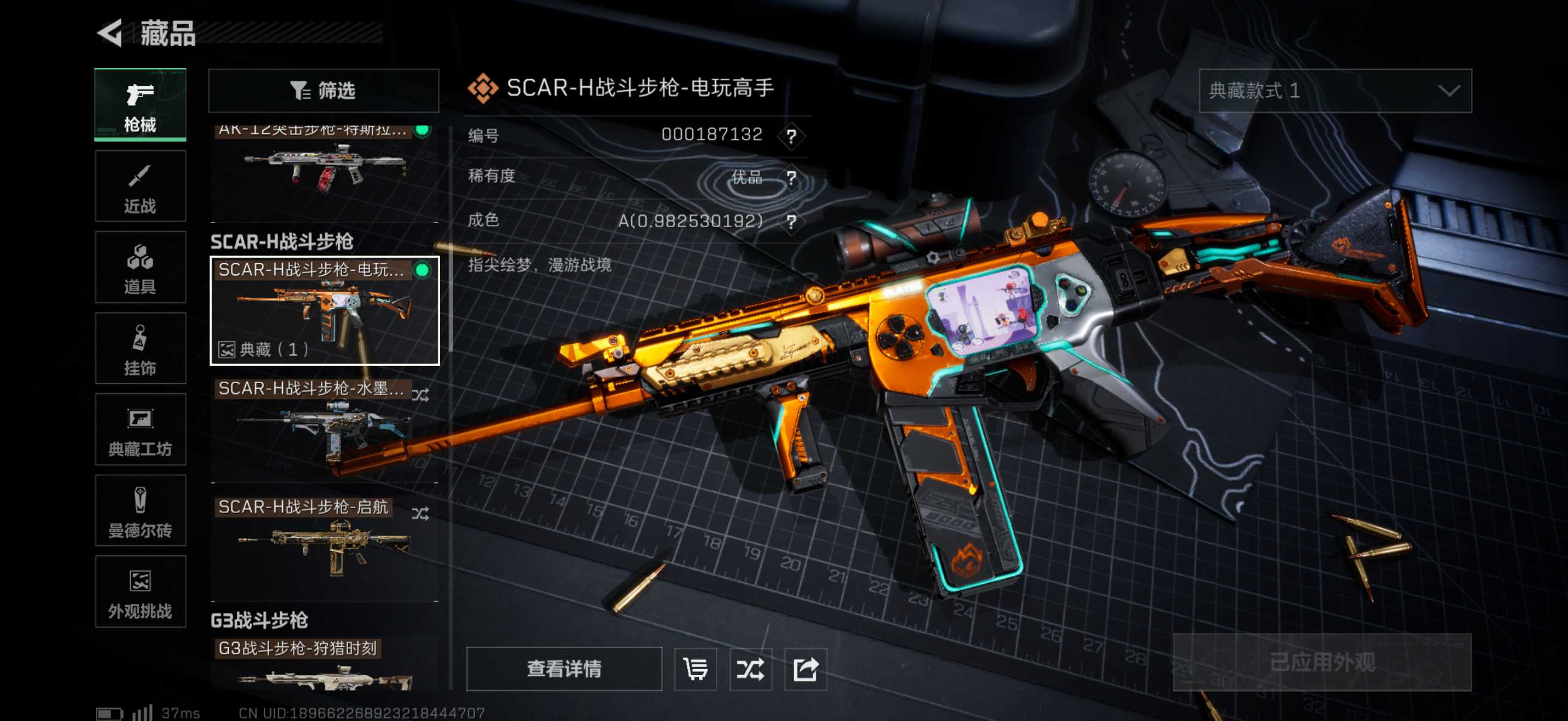Screen dimensions: 1568x721
Task: Show the 成色 wear help tooltip
Action: (x=791, y=221)
